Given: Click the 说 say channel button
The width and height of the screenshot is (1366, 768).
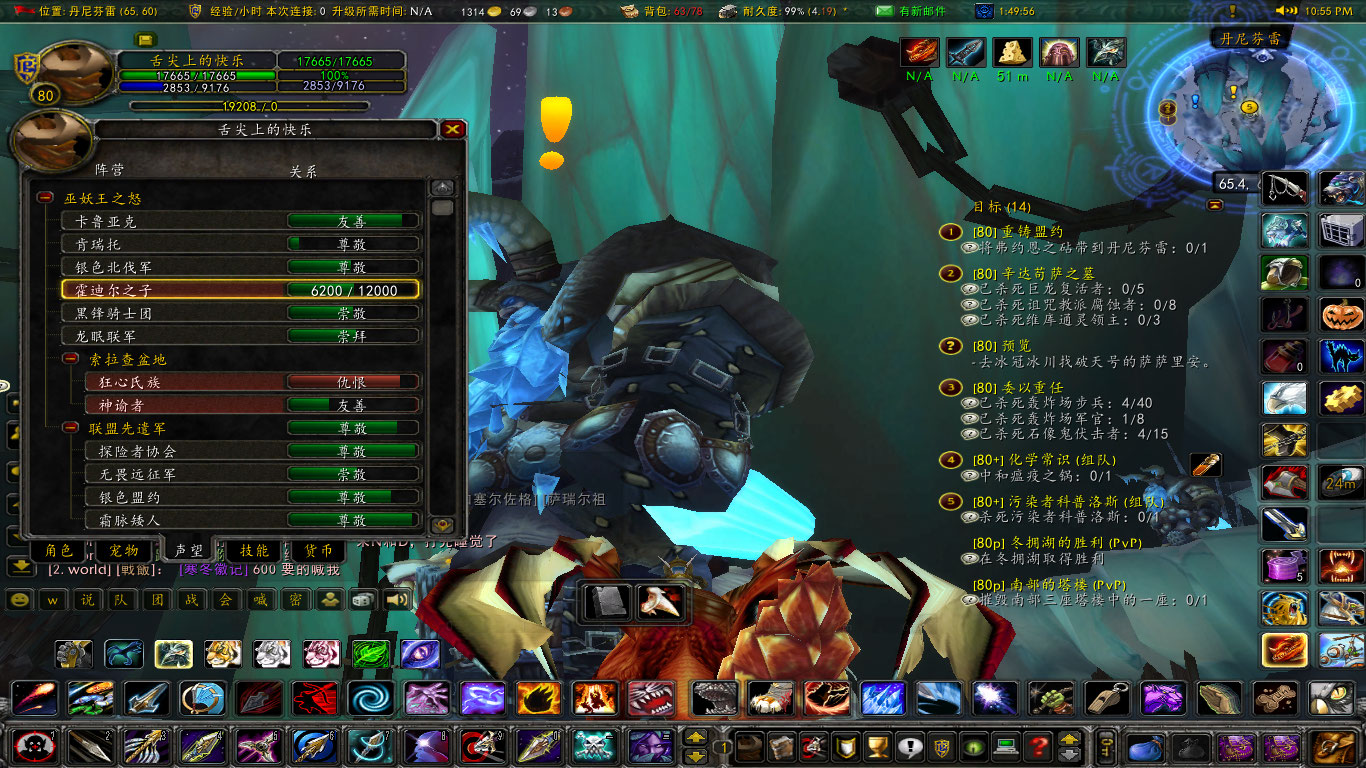Looking at the screenshot, I should coord(86,601).
